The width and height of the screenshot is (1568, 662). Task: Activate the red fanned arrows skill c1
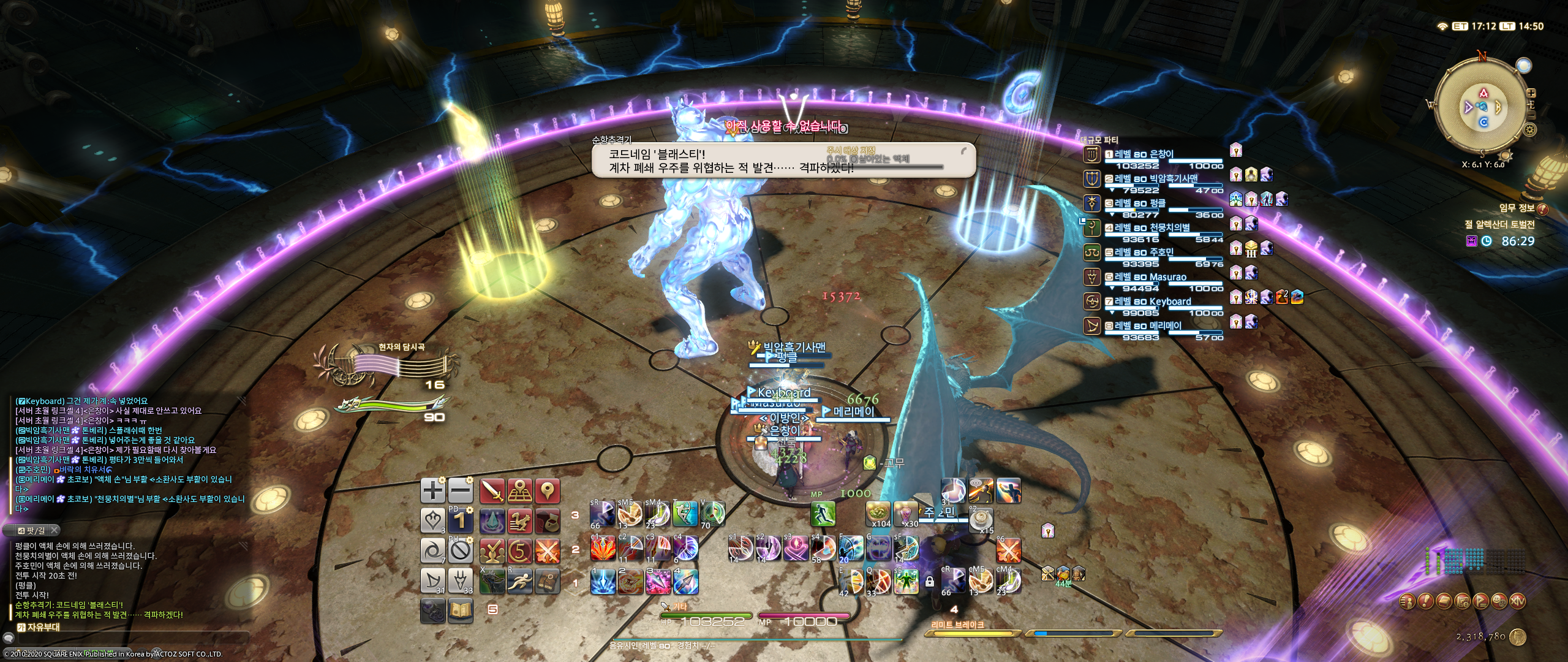pos(603,549)
